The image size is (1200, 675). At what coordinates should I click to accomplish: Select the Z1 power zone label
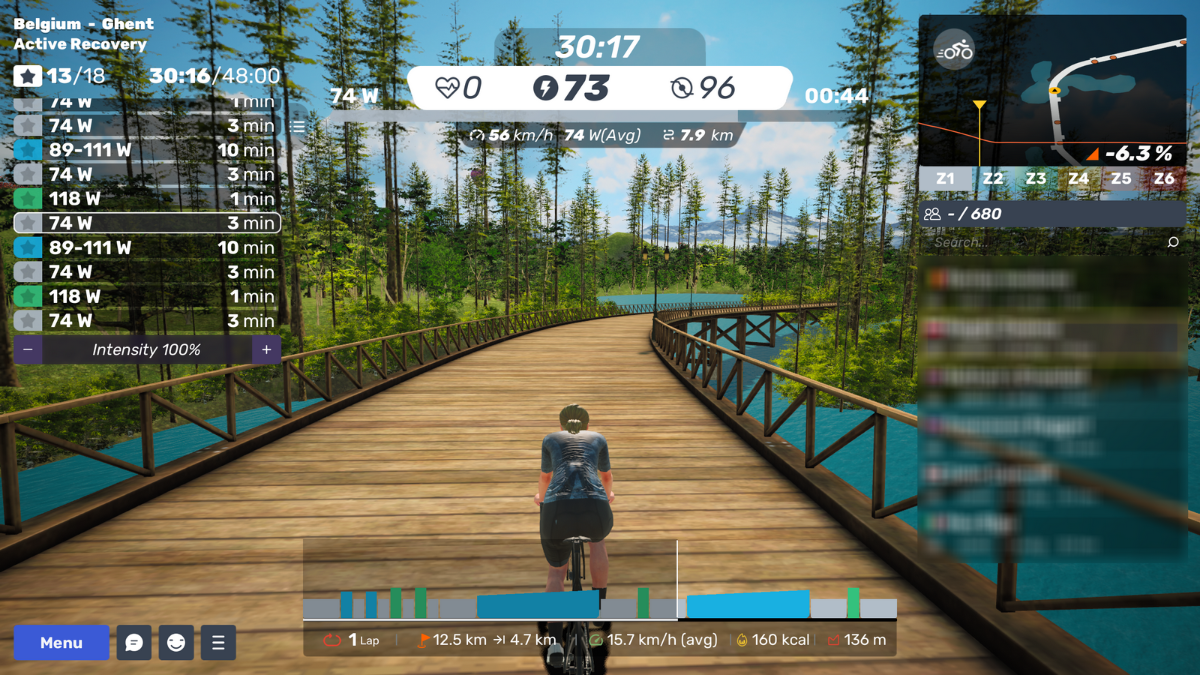coord(945,179)
